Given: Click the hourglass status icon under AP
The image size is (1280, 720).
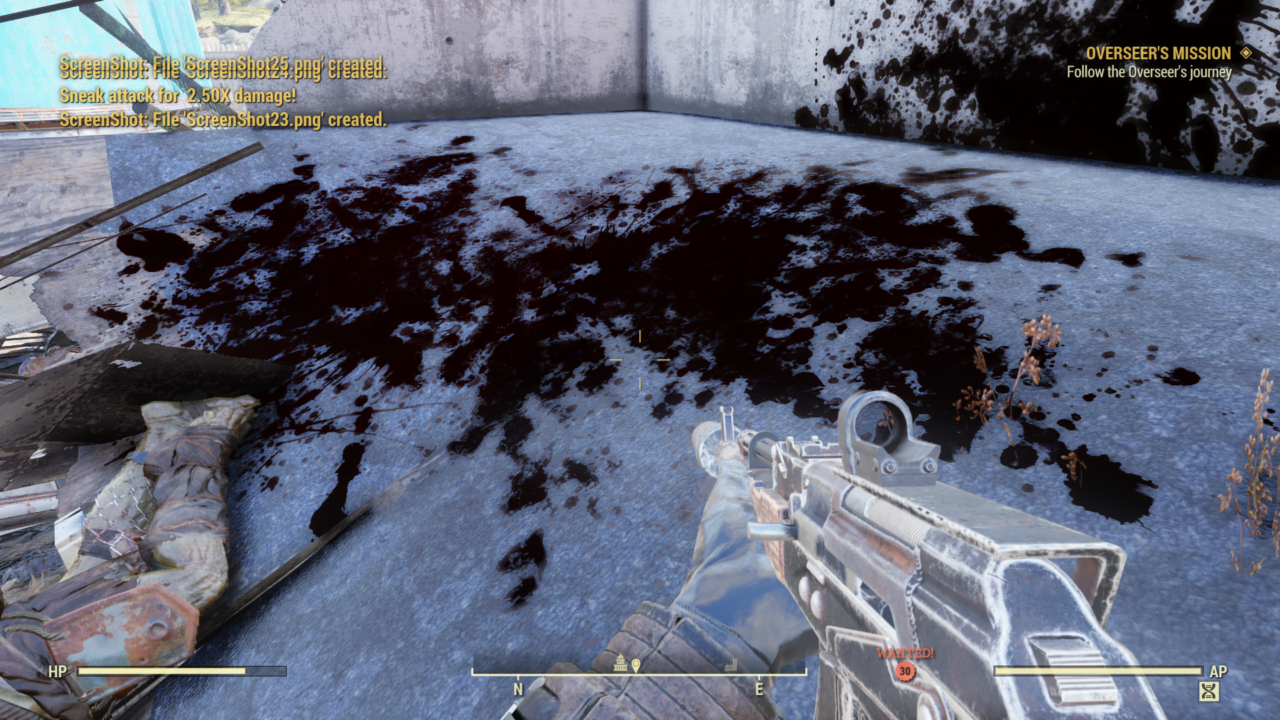Looking at the screenshot, I should [x=1209, y=690].
